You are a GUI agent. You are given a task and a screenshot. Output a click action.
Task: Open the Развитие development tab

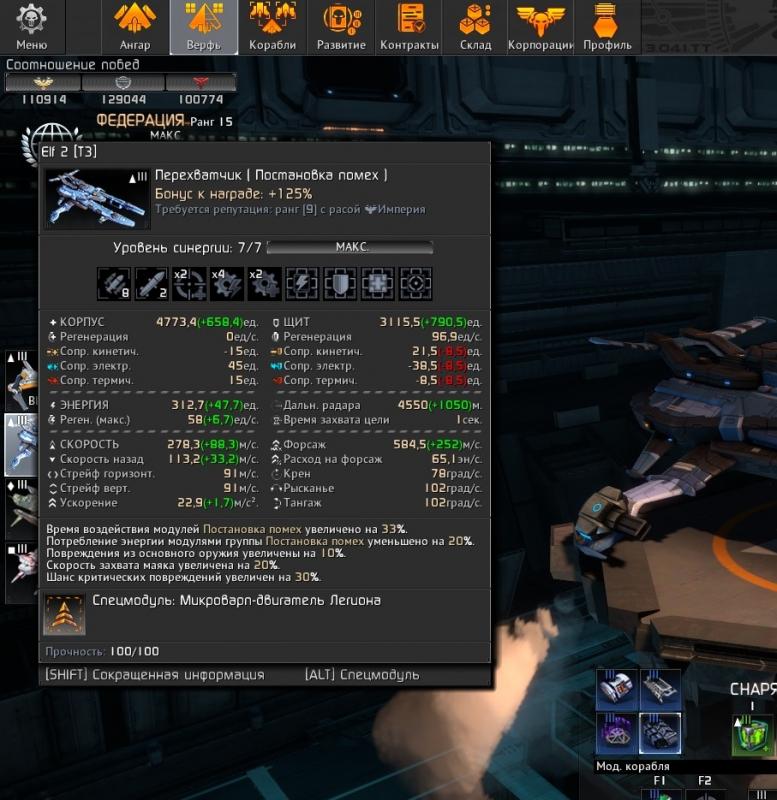click(x=341, y=27)
